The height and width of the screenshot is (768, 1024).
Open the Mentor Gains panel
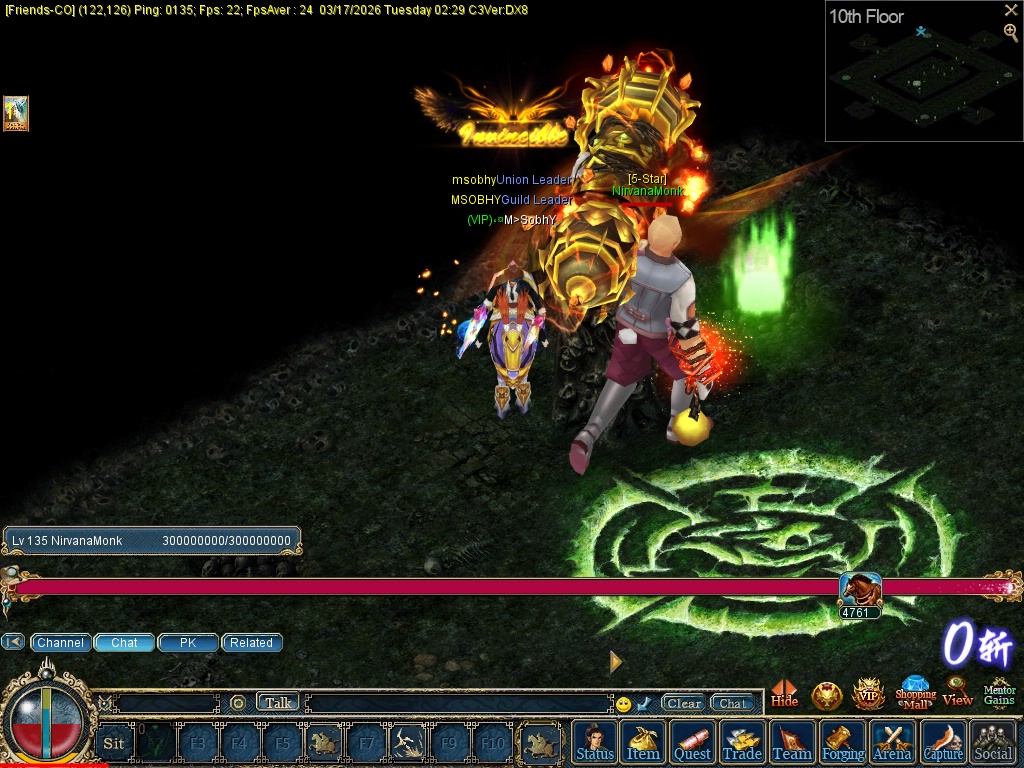coord(999,692)
